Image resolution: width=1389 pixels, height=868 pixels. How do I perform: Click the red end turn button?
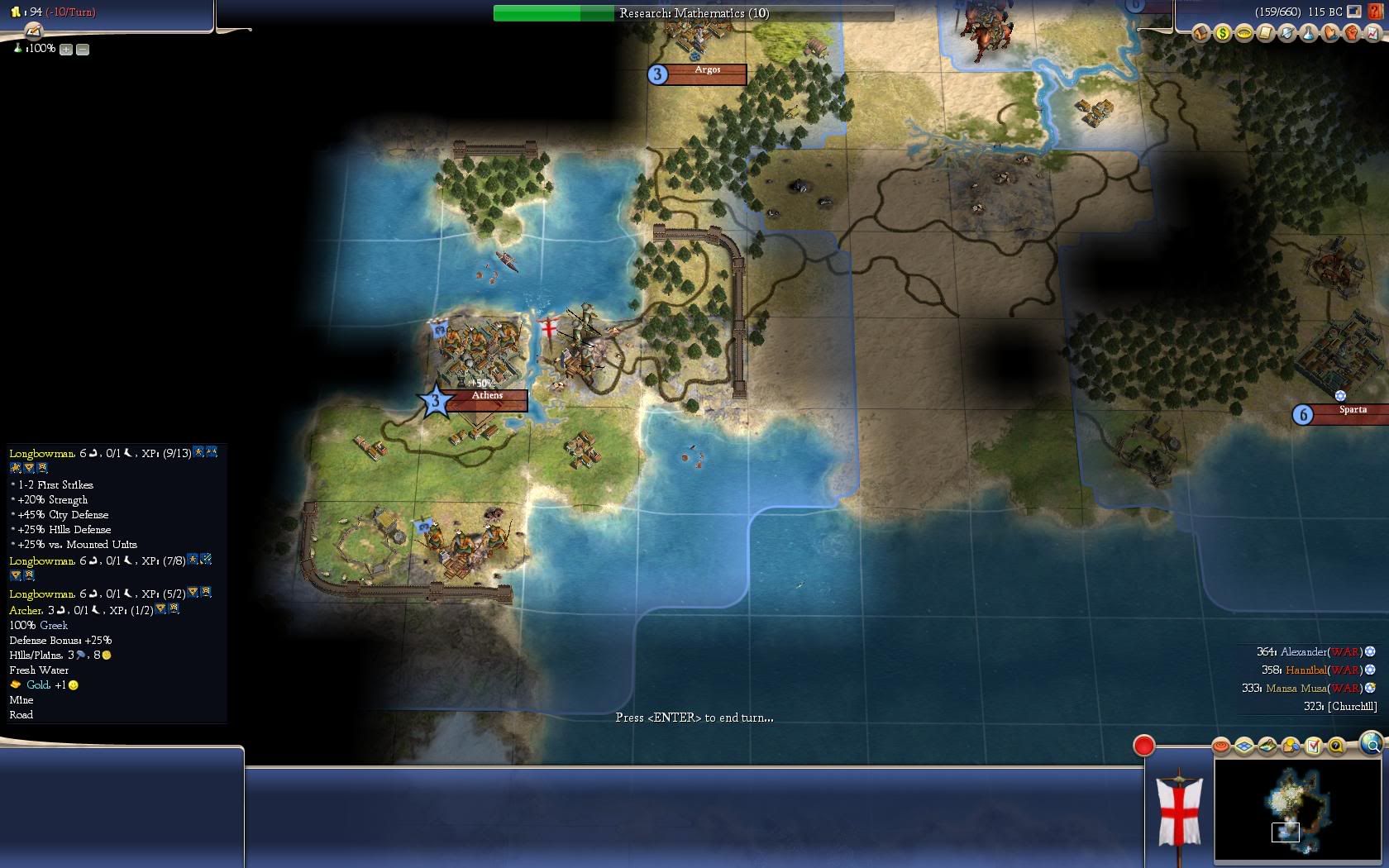[x=1143, y=746]
